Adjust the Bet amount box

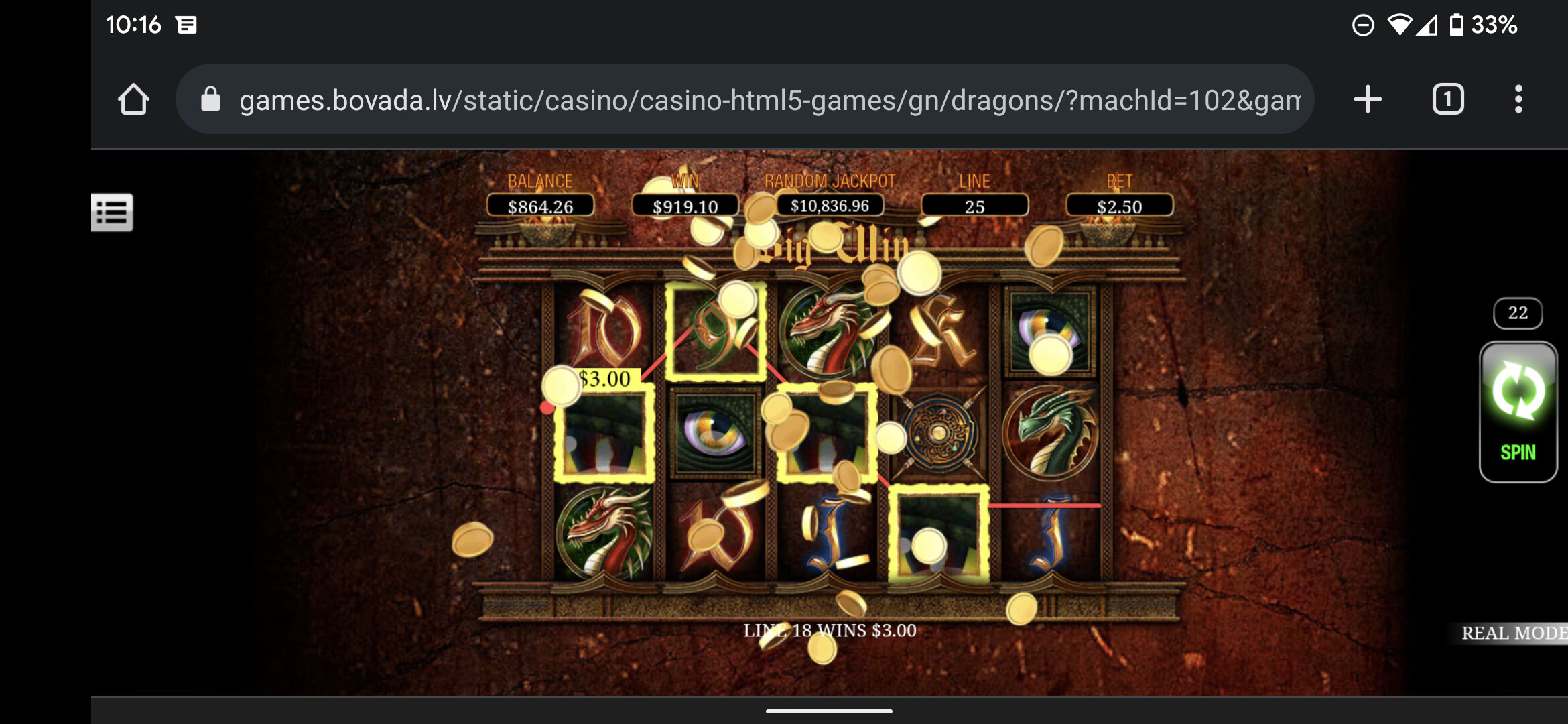tap(1119, 206)
